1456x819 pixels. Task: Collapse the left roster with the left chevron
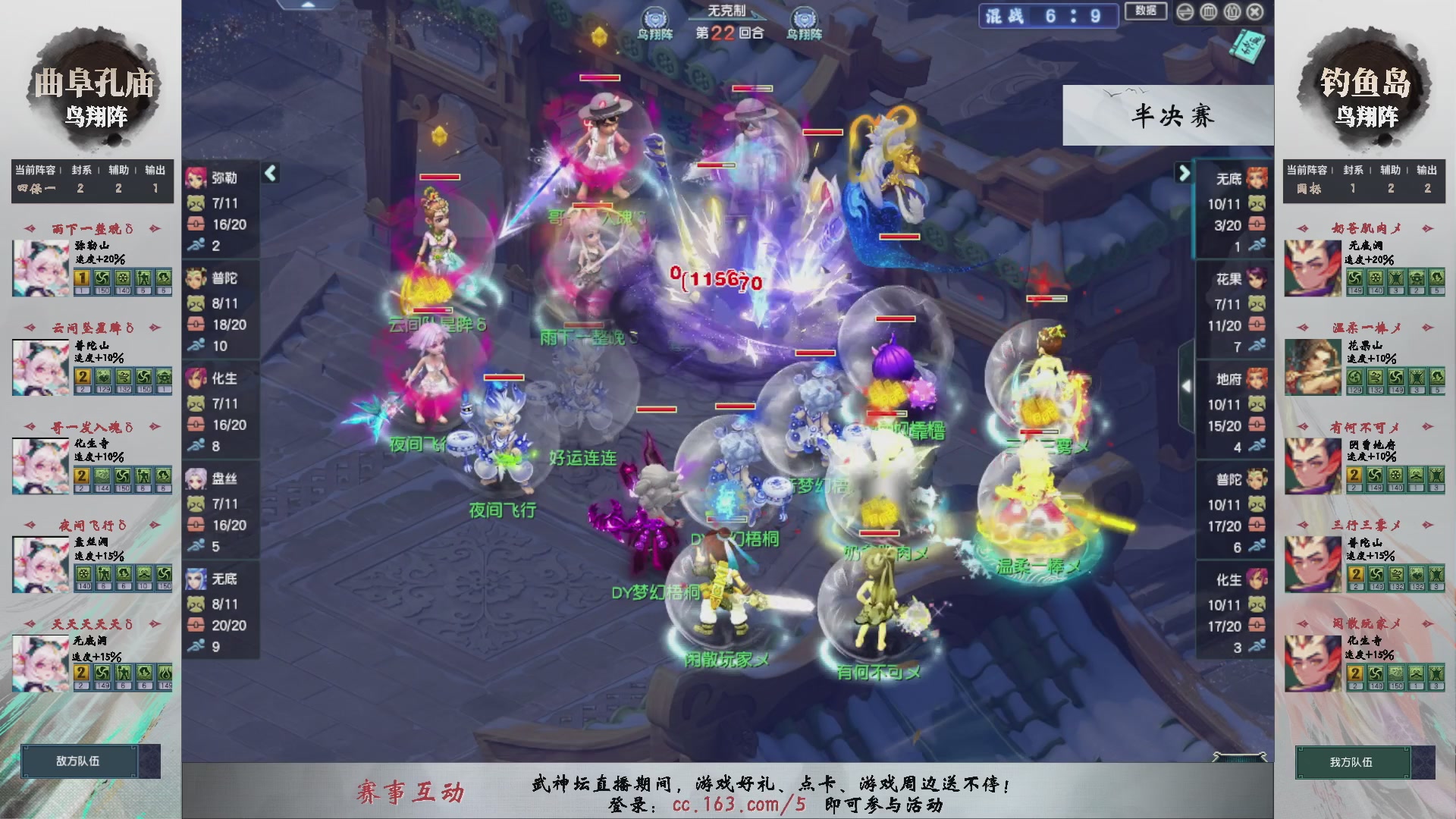pyautogui.click(x=270, y=173)
